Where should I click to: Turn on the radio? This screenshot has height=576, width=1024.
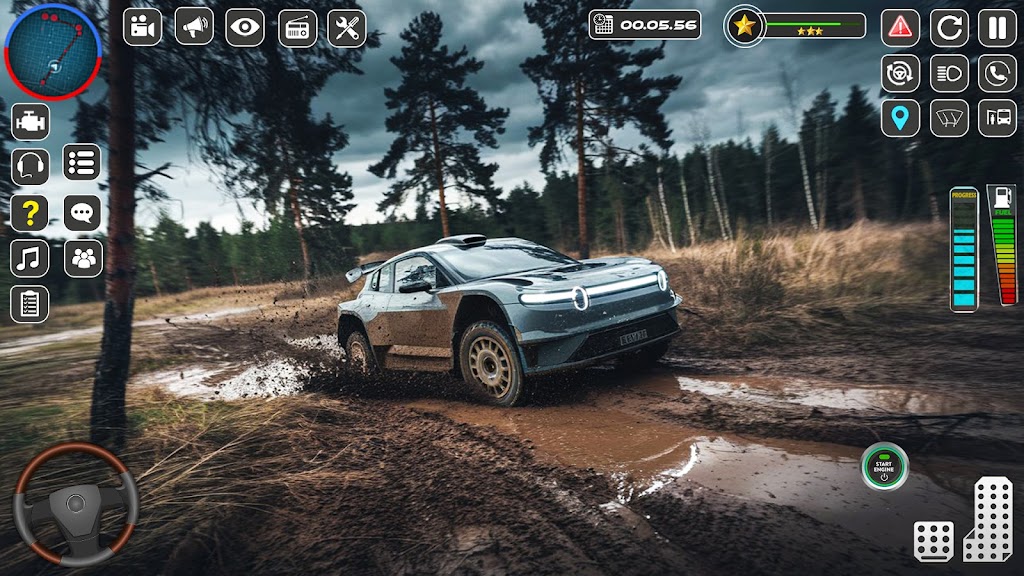pos(297,27)
